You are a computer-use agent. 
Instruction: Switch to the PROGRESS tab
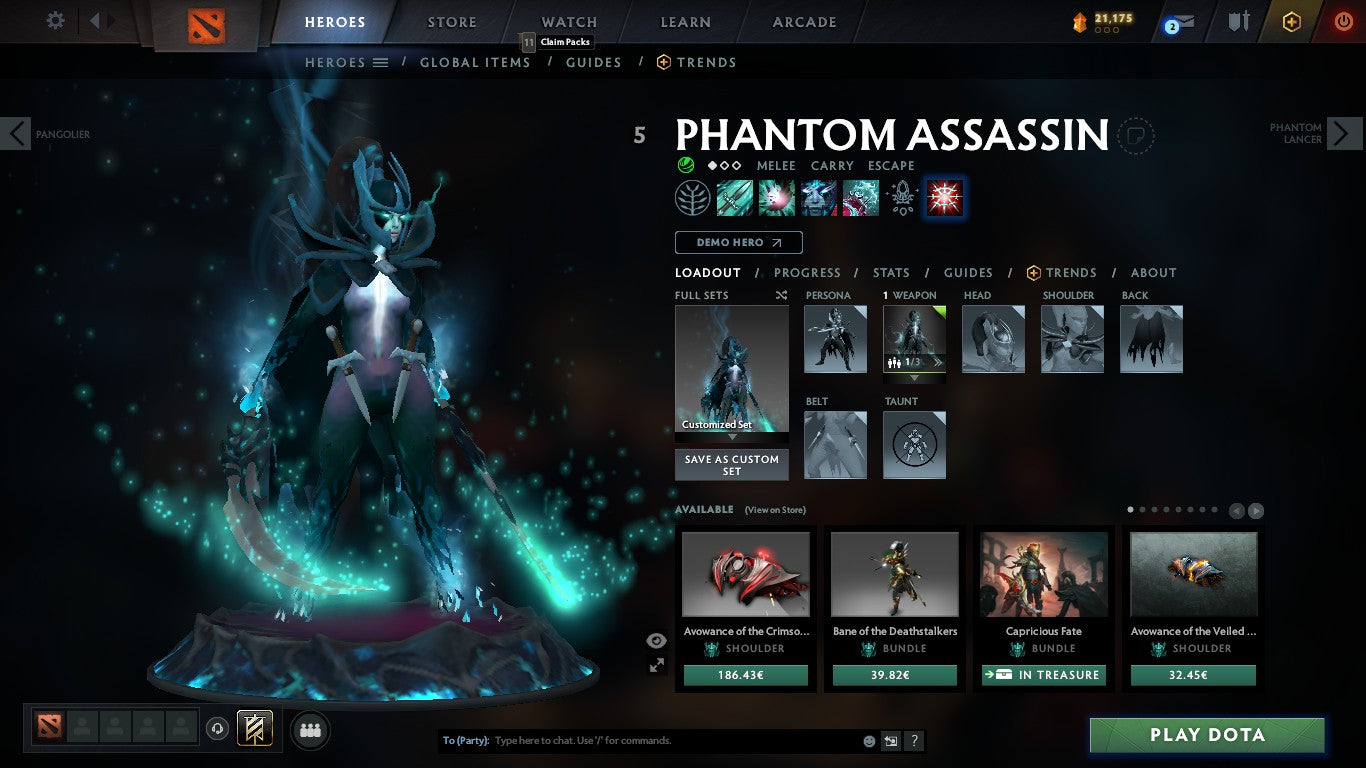pos(807,272)
